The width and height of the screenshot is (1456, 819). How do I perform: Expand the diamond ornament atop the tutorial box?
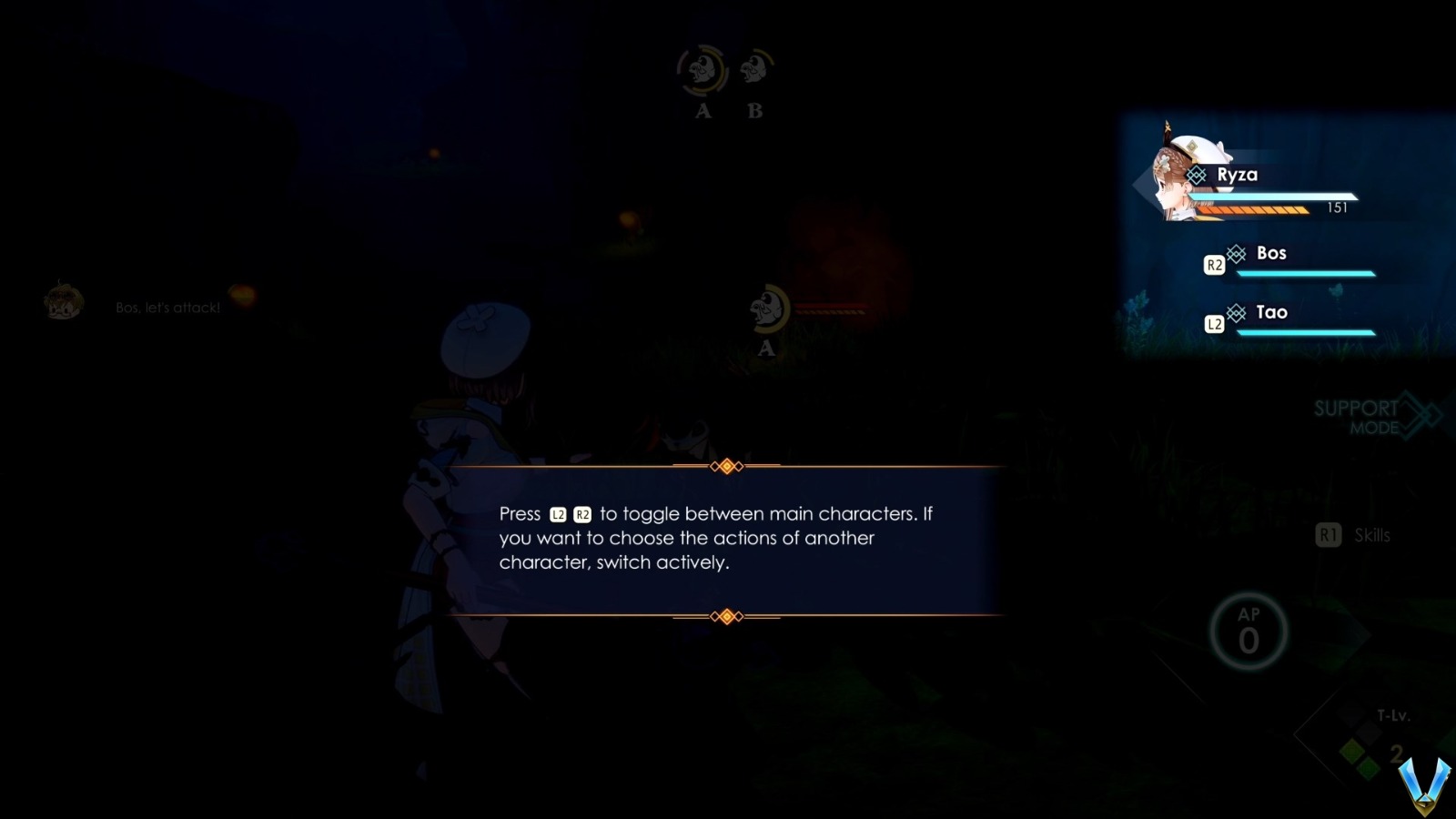tap(725, 465)
